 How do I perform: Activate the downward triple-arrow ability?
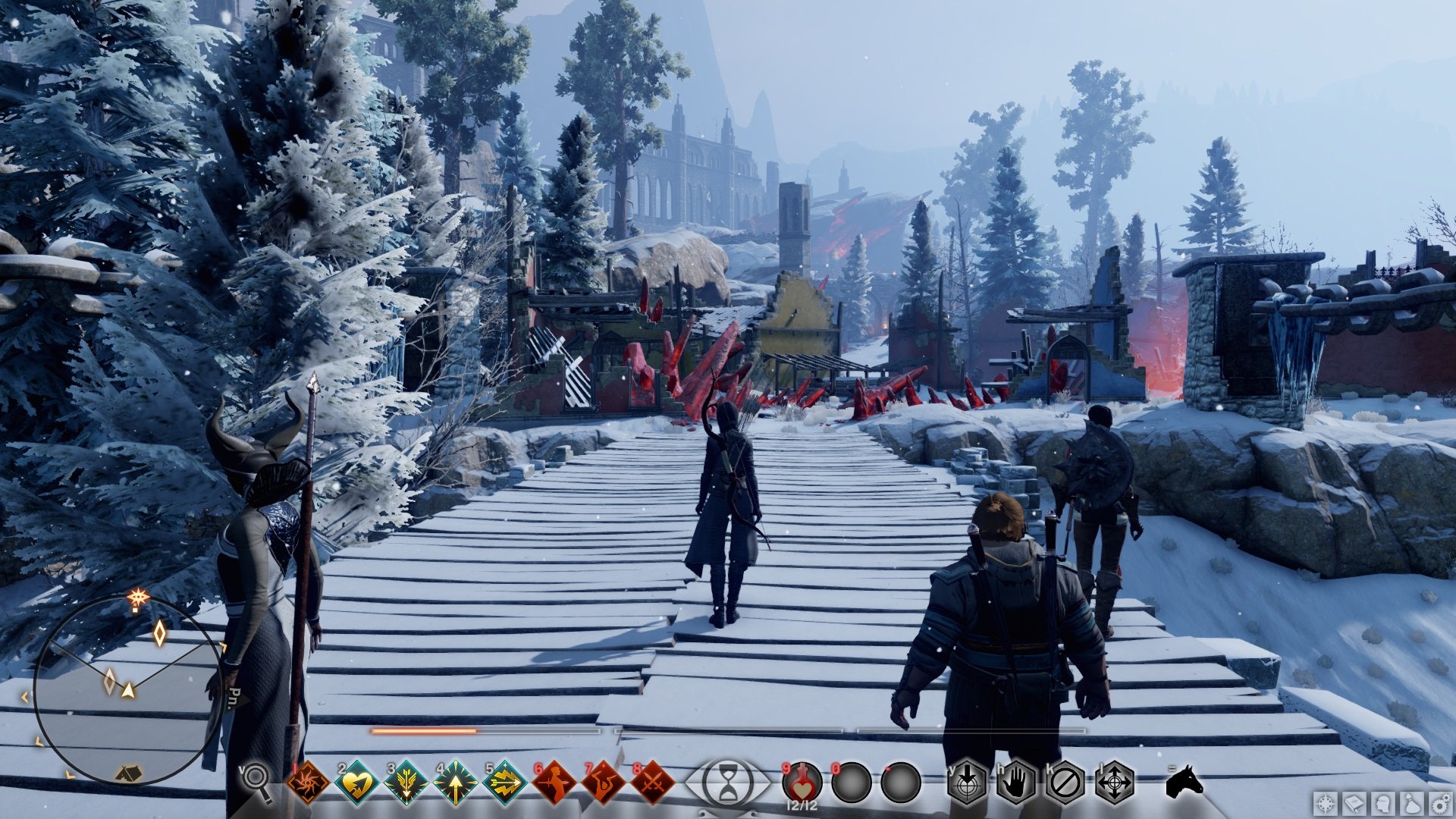click(x=406, y=783)
